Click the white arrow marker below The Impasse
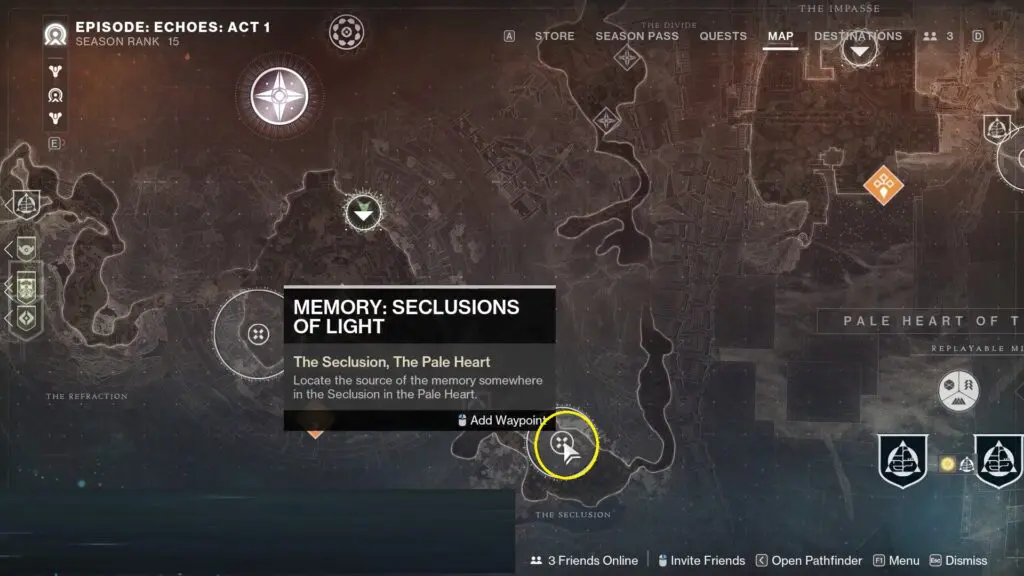The image size is (1024, 576). (859, 50)
